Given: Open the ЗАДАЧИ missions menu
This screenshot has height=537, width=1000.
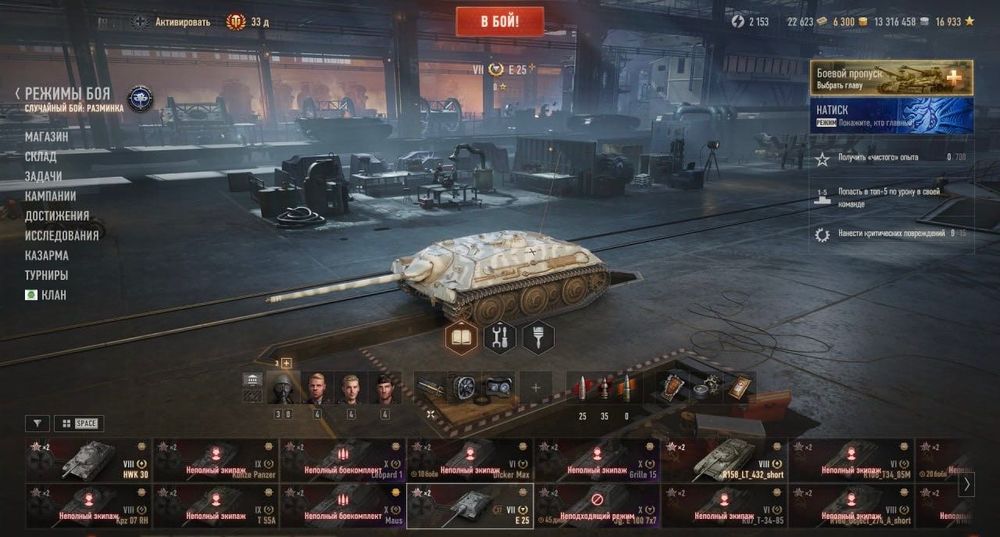Looking at the screenshot, I should click(43, 176).
